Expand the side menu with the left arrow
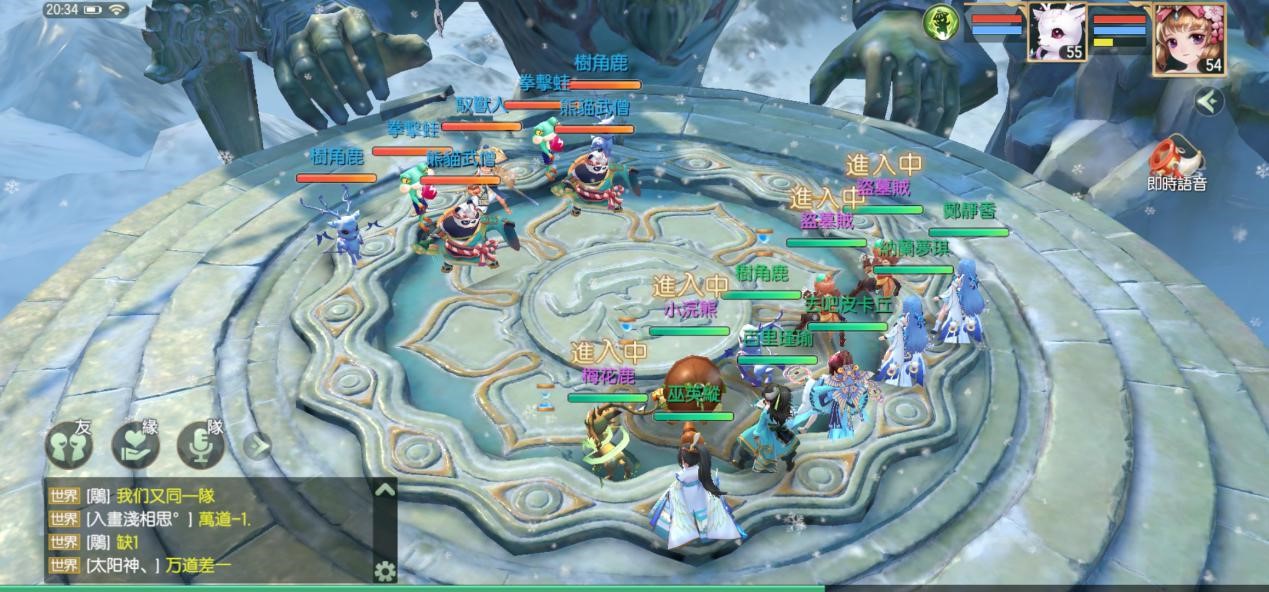This screenshot has width=1269, height=592. (1209, 101)
